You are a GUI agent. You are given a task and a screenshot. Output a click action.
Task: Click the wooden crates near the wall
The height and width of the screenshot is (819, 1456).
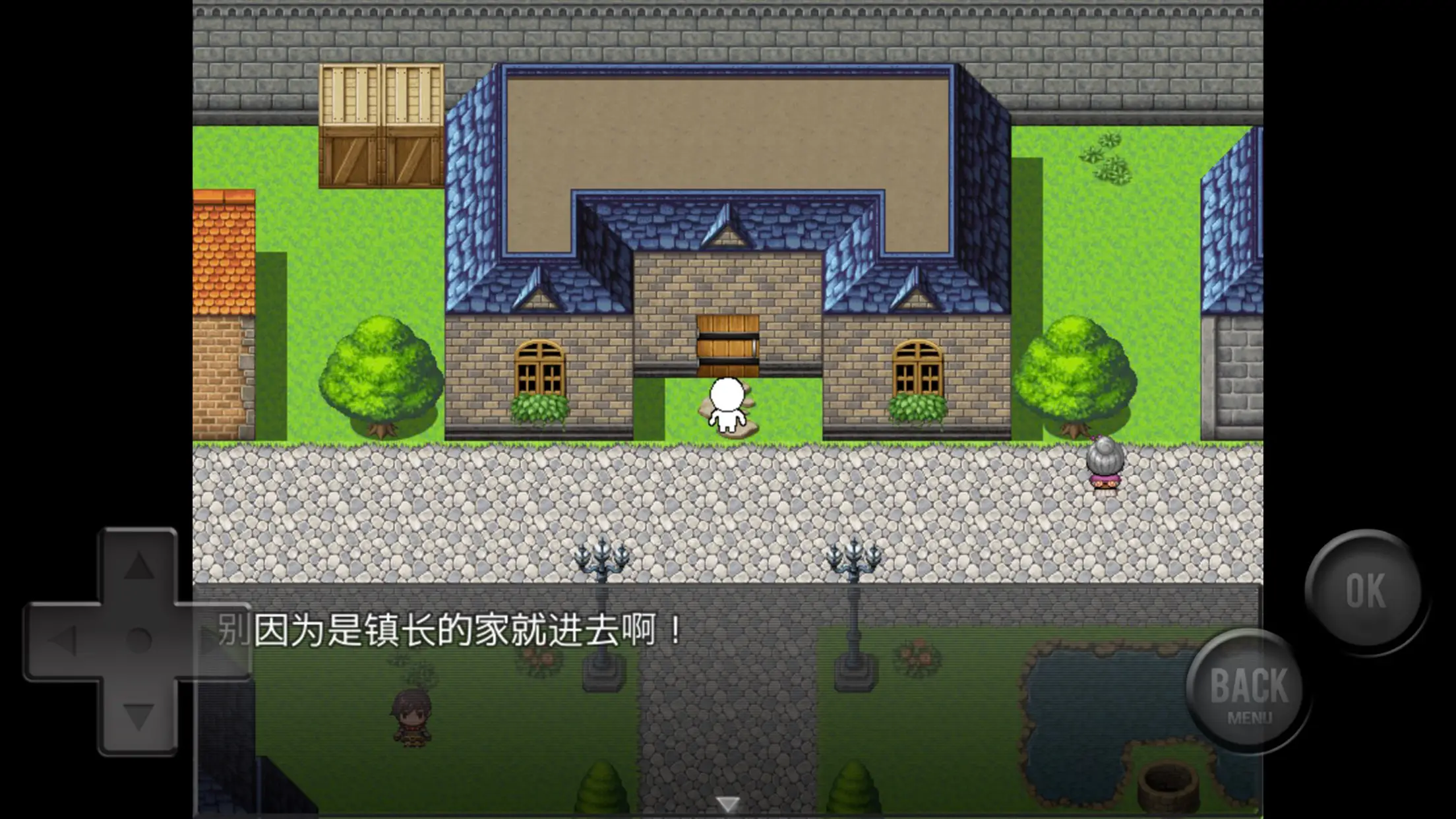(x=380, y=125)
